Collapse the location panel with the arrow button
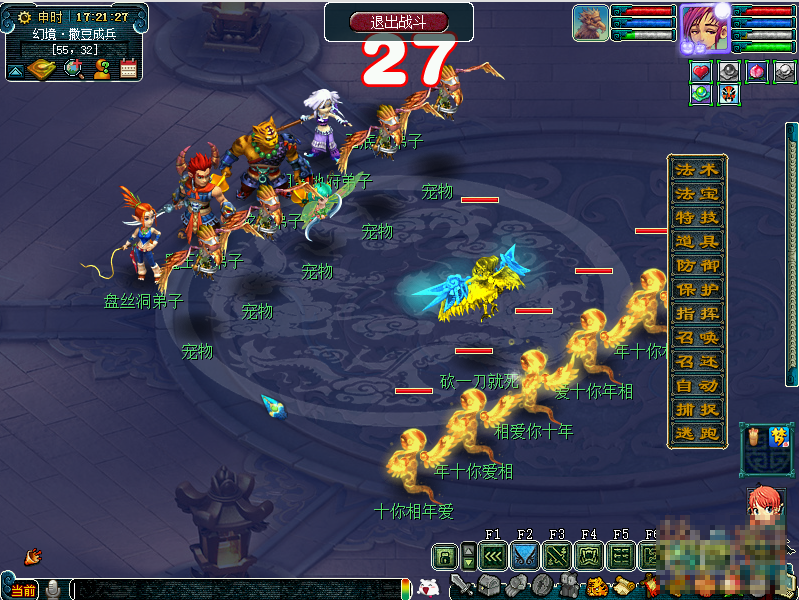 click(15, 70)
